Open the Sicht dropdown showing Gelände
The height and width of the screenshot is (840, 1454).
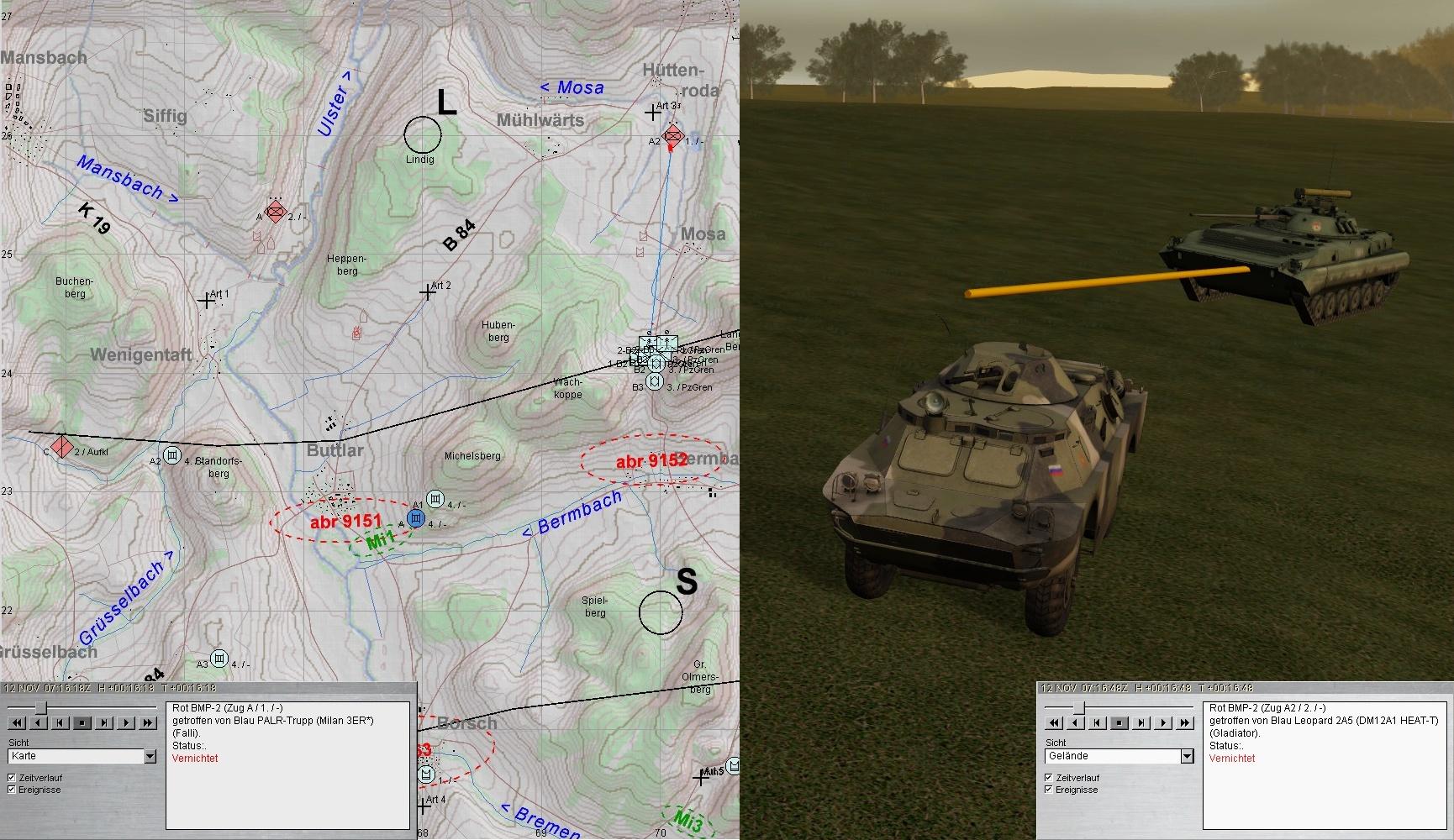pyautogui.click(x=1187, y=757)
